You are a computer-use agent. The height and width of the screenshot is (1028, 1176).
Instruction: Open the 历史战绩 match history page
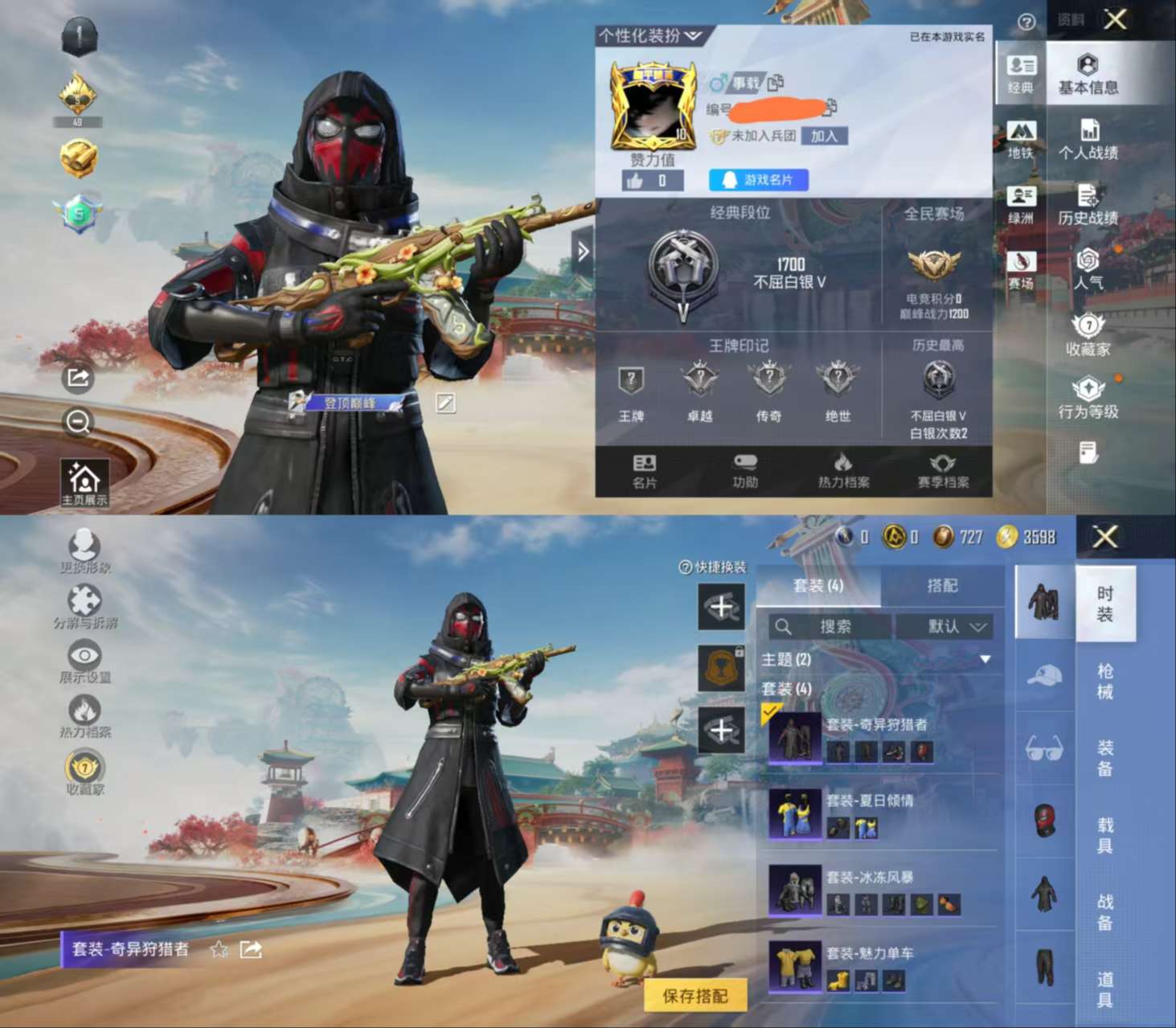(x=1088, y=205)
